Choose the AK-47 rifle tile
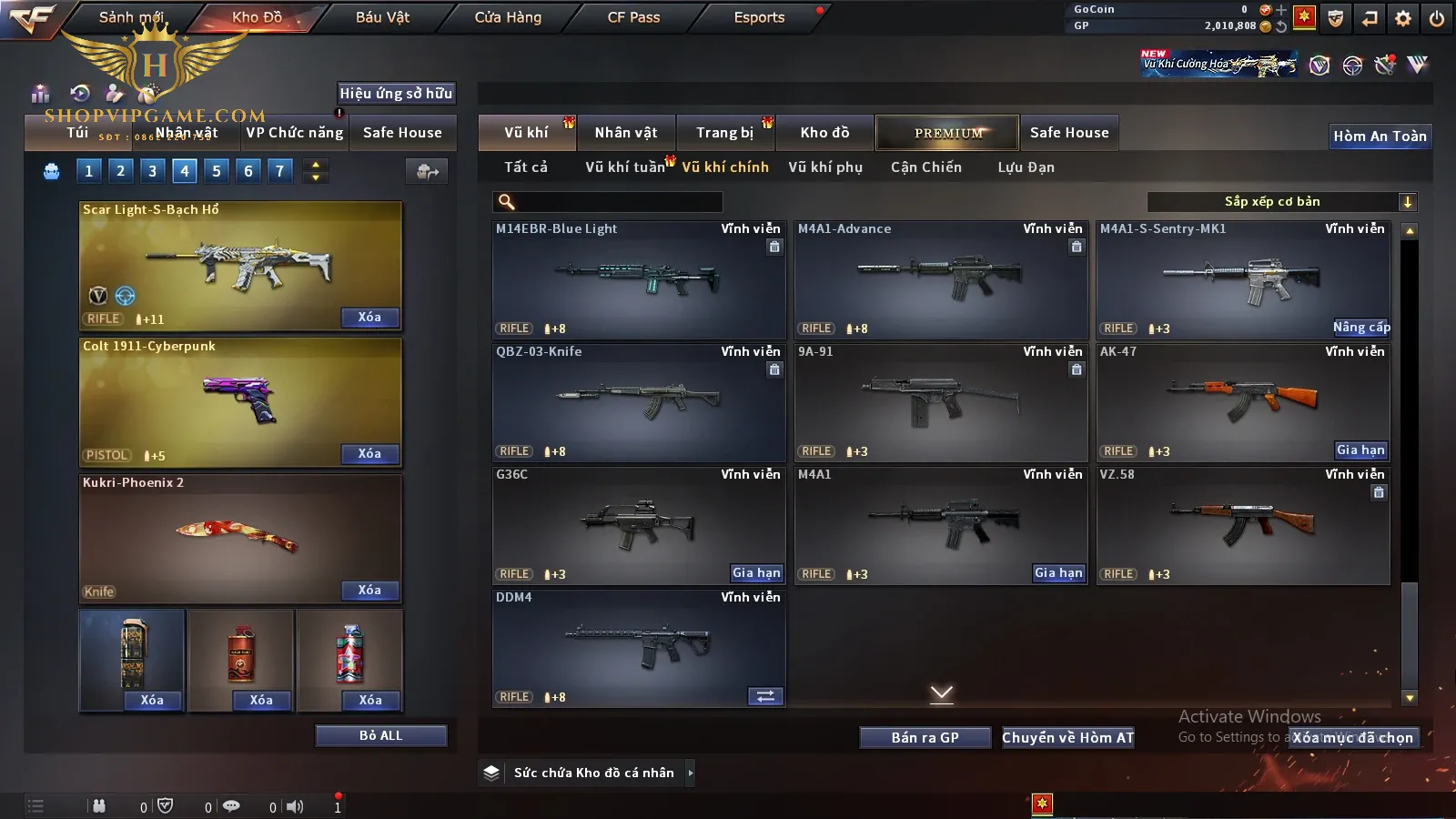This screenshot has width=1456, height=819. pyautogui.click(x=1243, y=402)
